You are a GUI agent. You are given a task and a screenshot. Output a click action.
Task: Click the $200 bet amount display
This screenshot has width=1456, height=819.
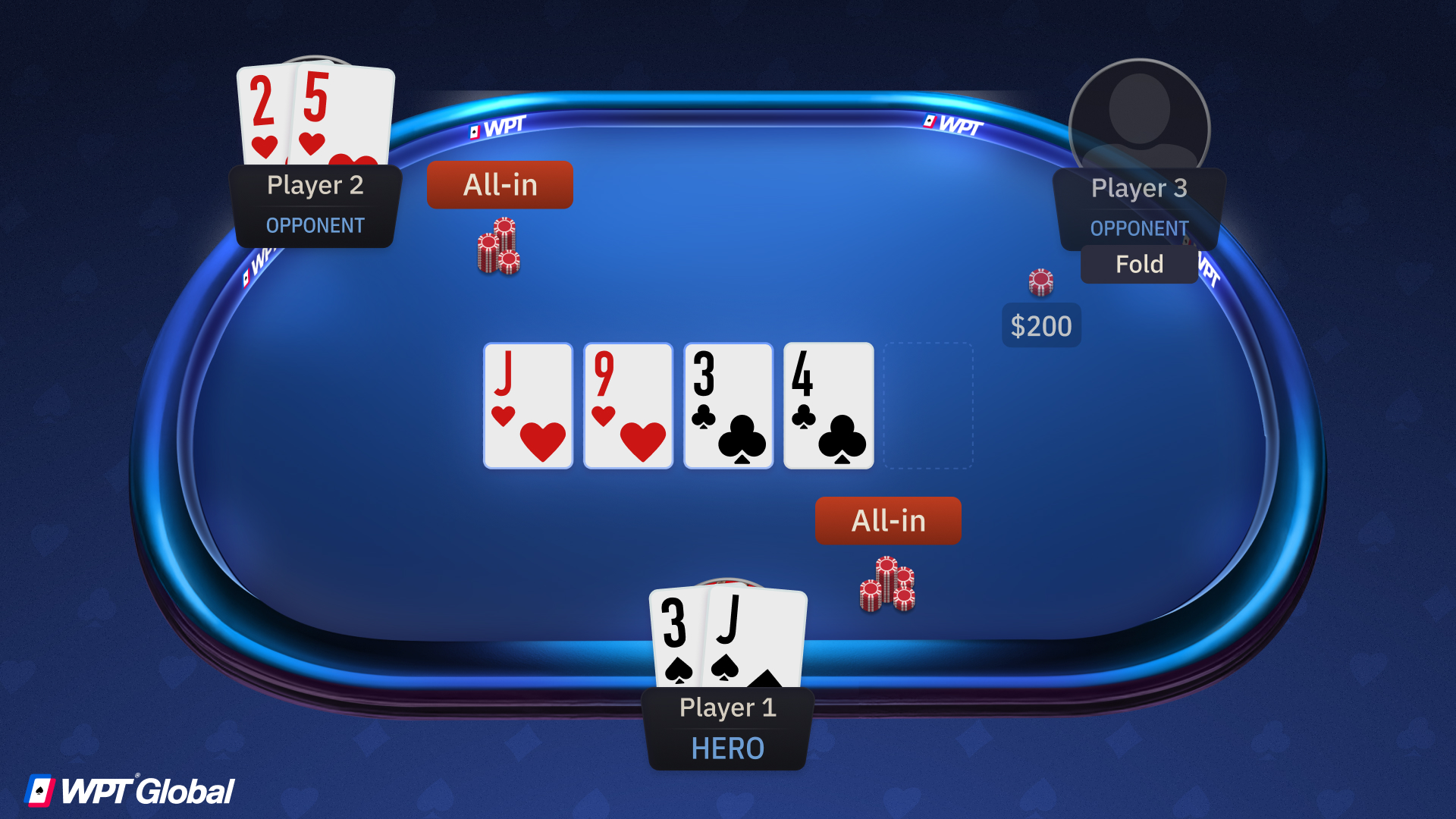pos(1041,325)
